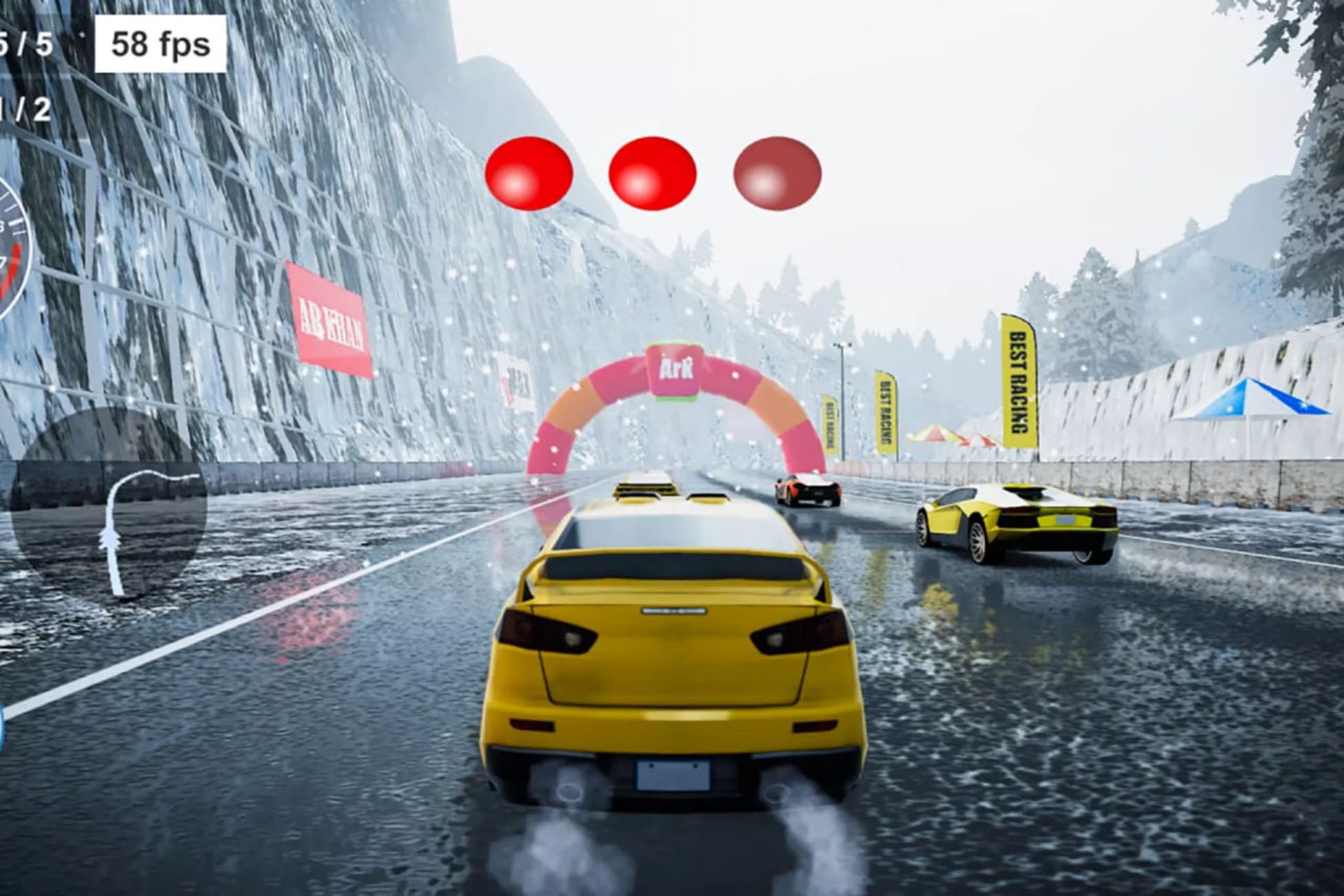The height and width of the screenshot is (896, 1344).
Task: Click the first red start light
Action: click(x=529, y=172)
